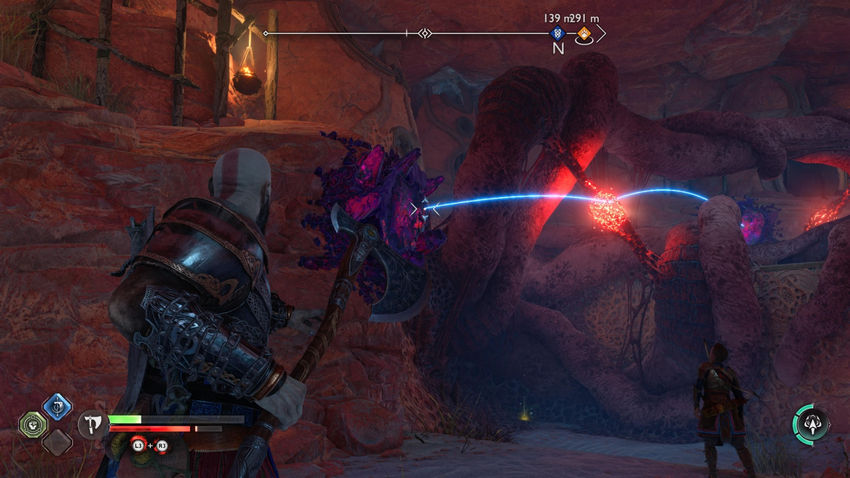Viewport: 850px width, 478px height.
Task: Activate the green octagon ability icon
Action: (x=32, y=424)
